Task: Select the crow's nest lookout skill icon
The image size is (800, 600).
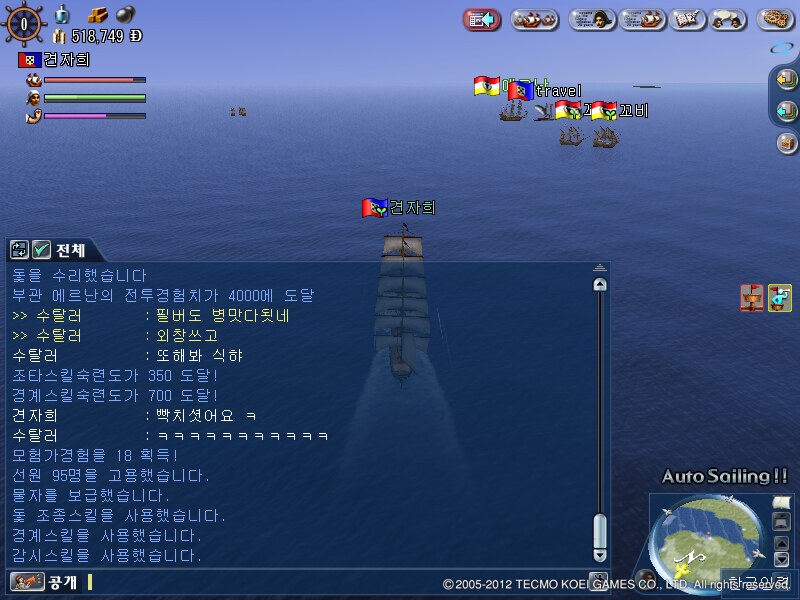Action: pyautogui.click(x=752, y=297)
